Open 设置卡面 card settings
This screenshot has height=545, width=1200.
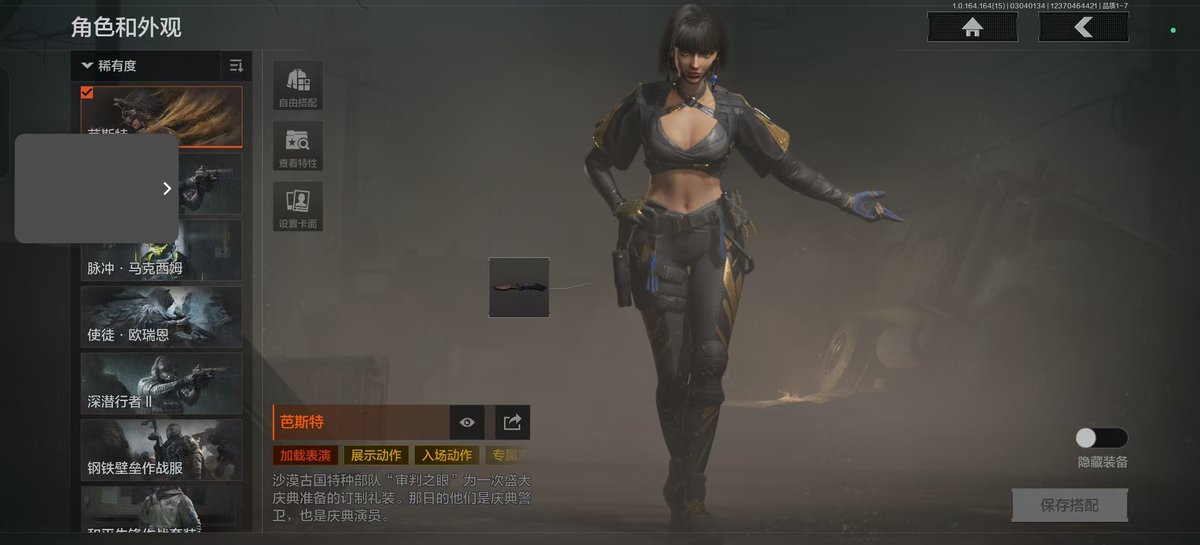(298, 207)
